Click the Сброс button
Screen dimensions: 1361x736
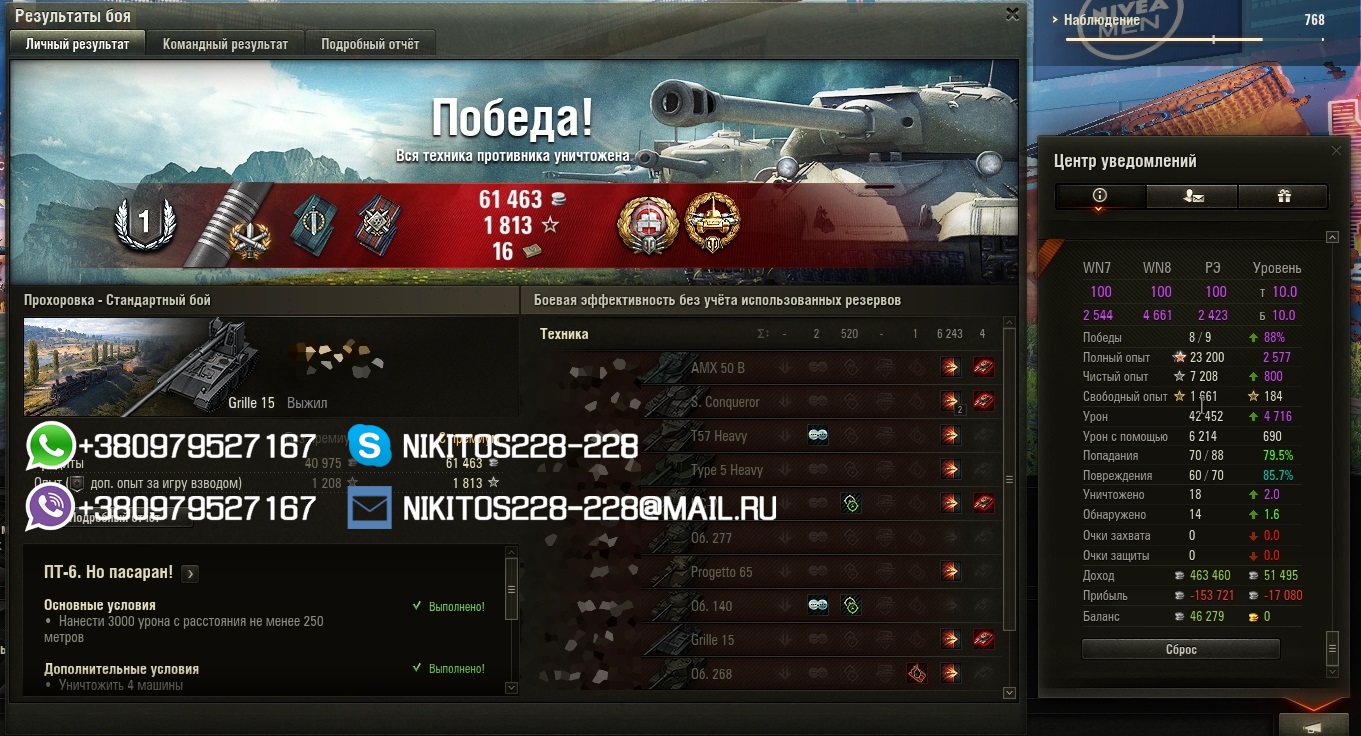[x=1180, y=650]
